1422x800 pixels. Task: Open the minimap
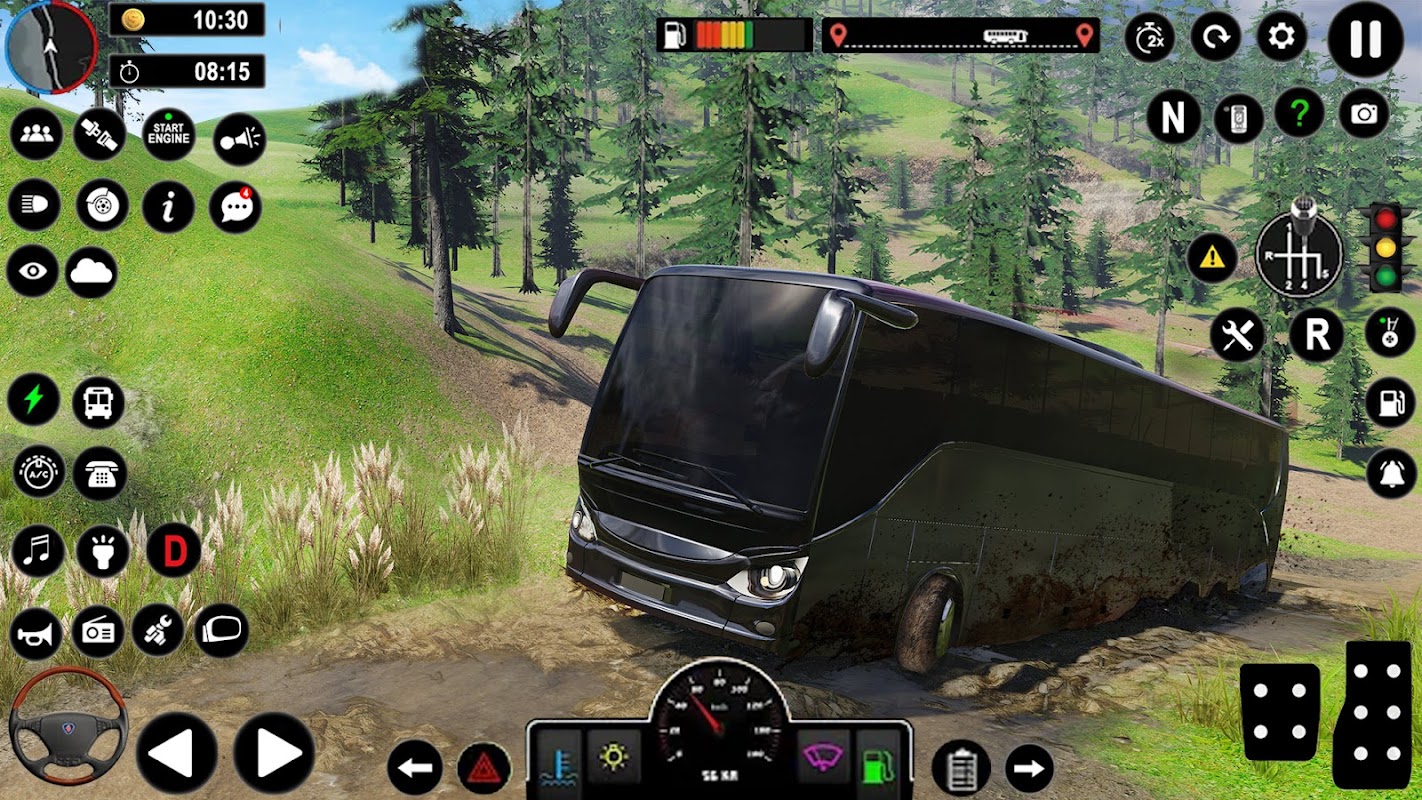(x=50, y=46)
